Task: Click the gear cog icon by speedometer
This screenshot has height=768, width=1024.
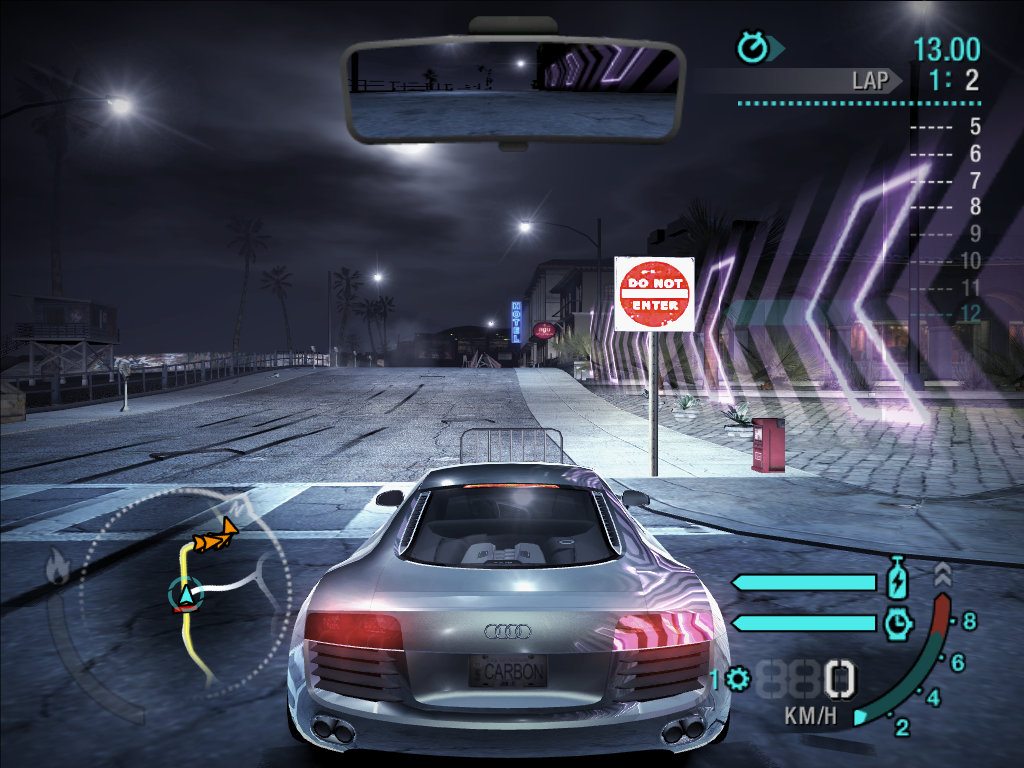Action: [x=739, y=680]
